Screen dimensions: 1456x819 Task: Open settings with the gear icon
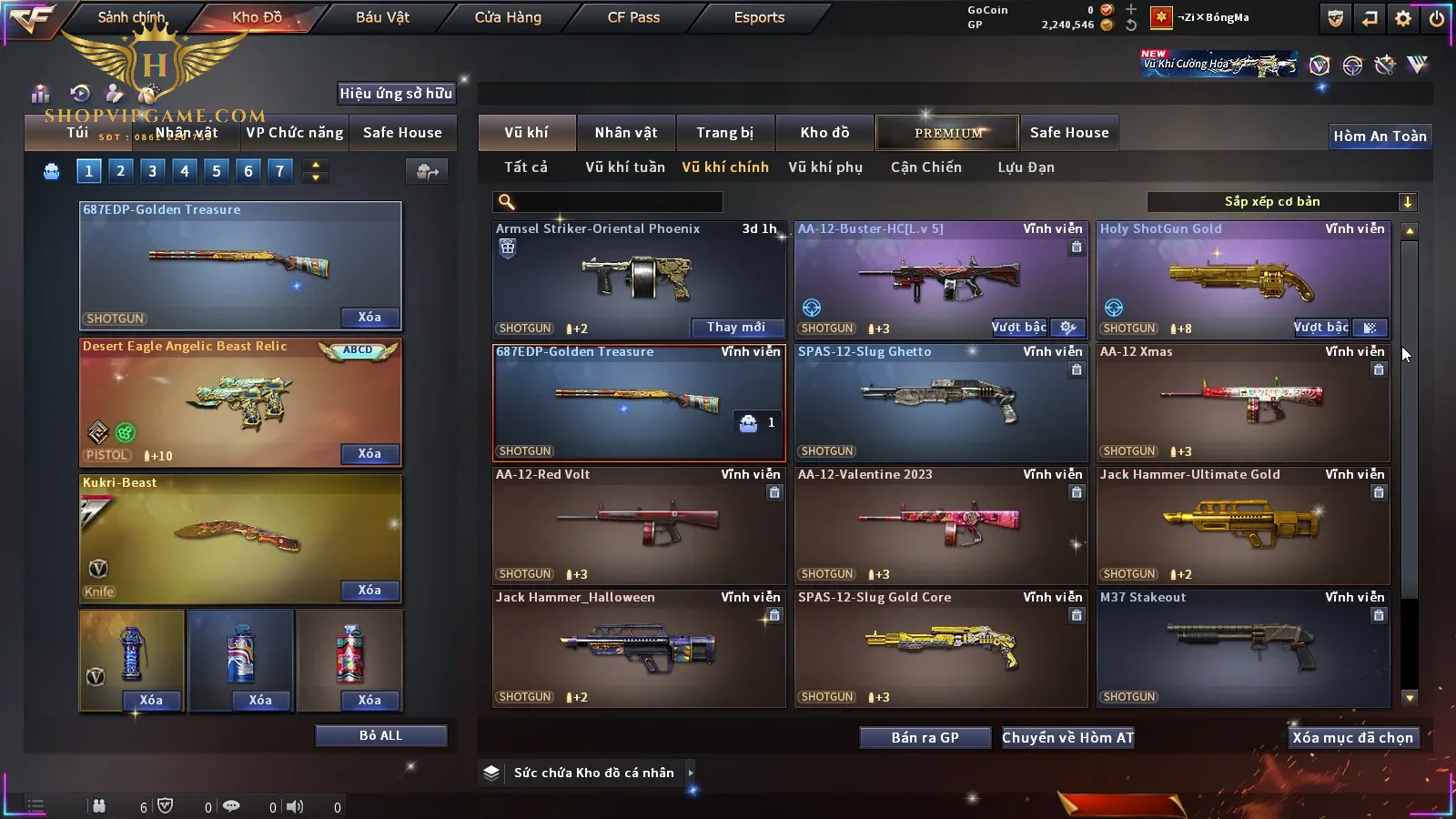1403,18
